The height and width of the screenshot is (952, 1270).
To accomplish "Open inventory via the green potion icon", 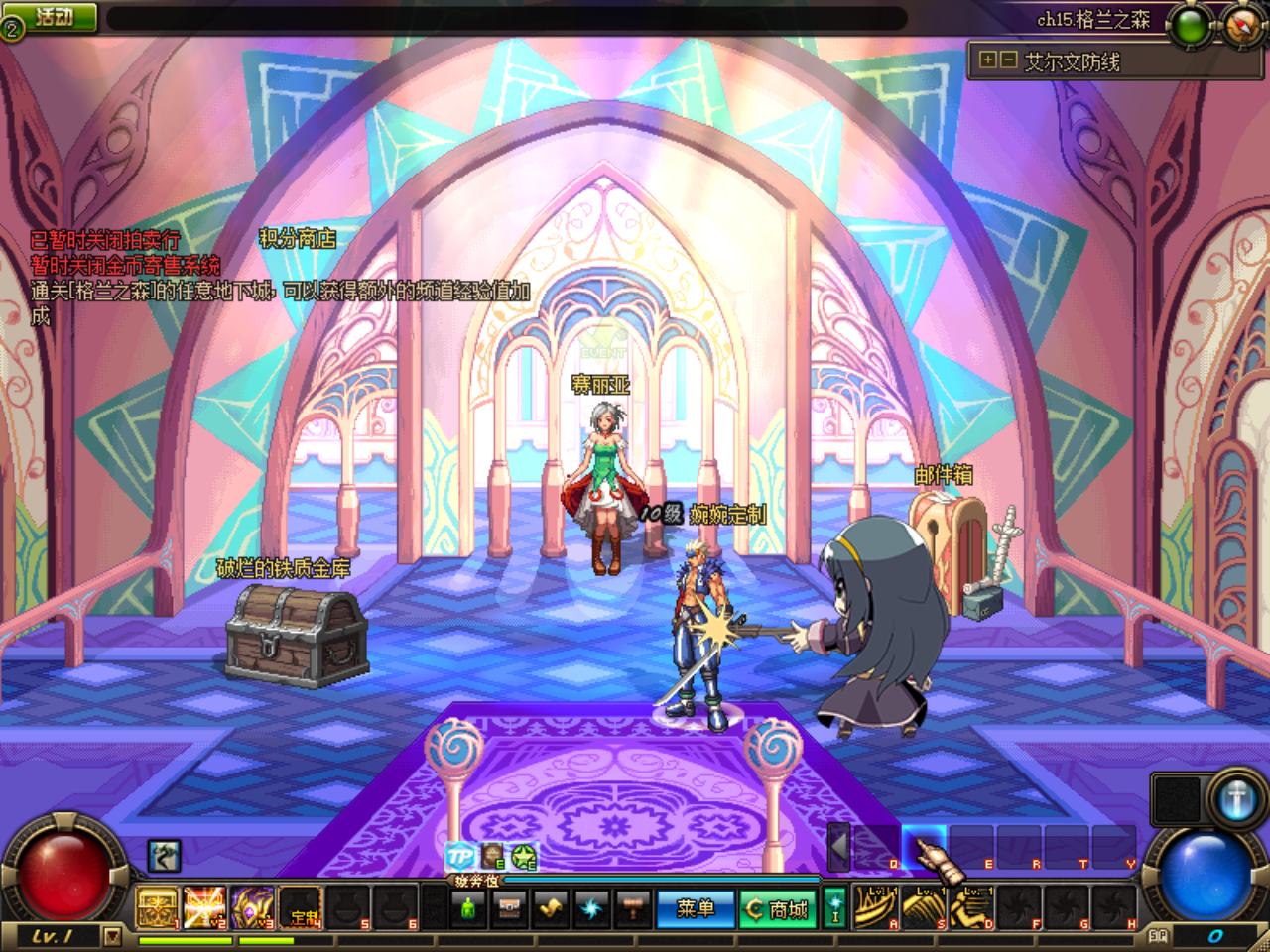I will pos(467,907).
